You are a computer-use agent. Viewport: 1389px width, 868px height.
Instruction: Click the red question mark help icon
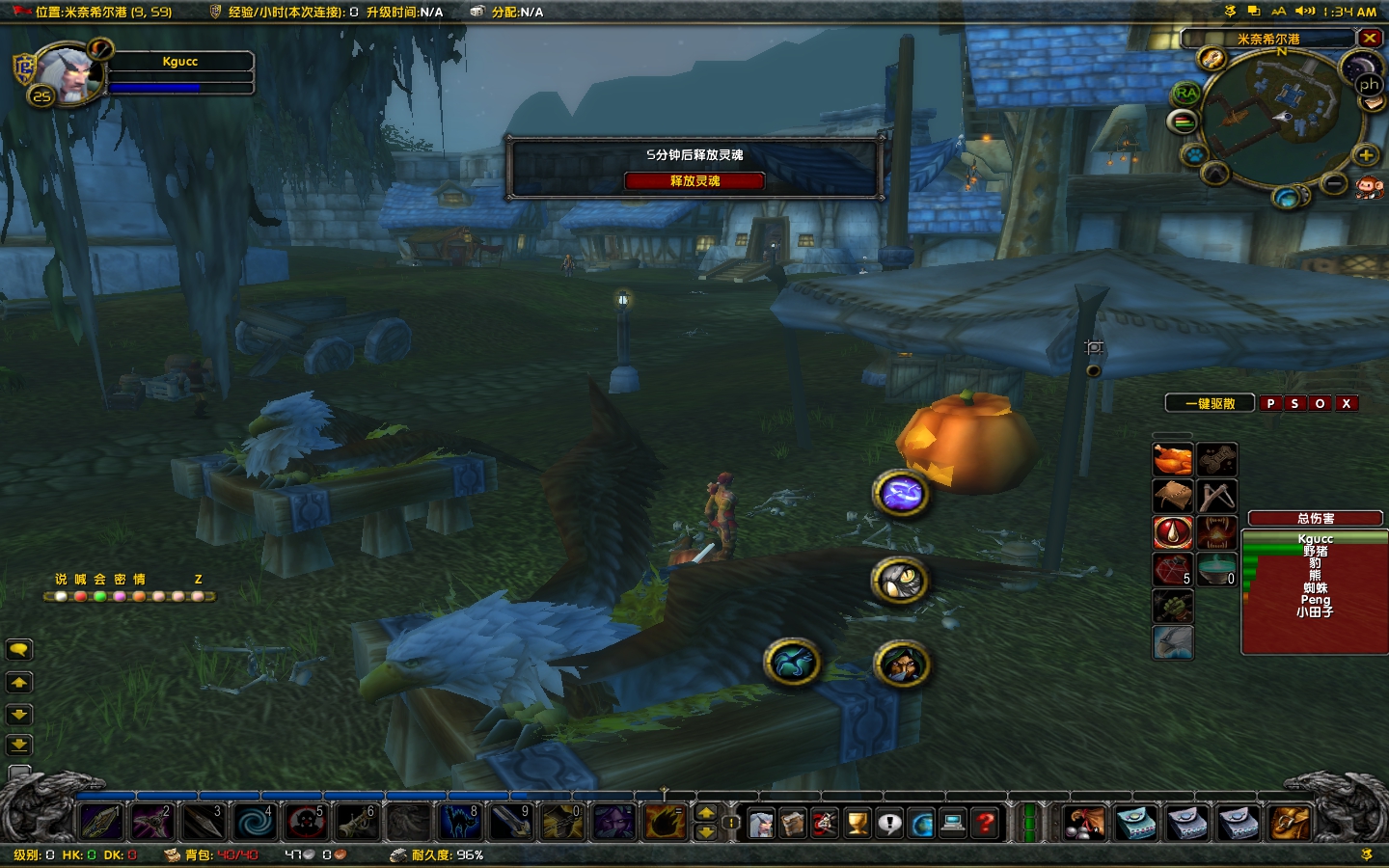tap(985, 823)
